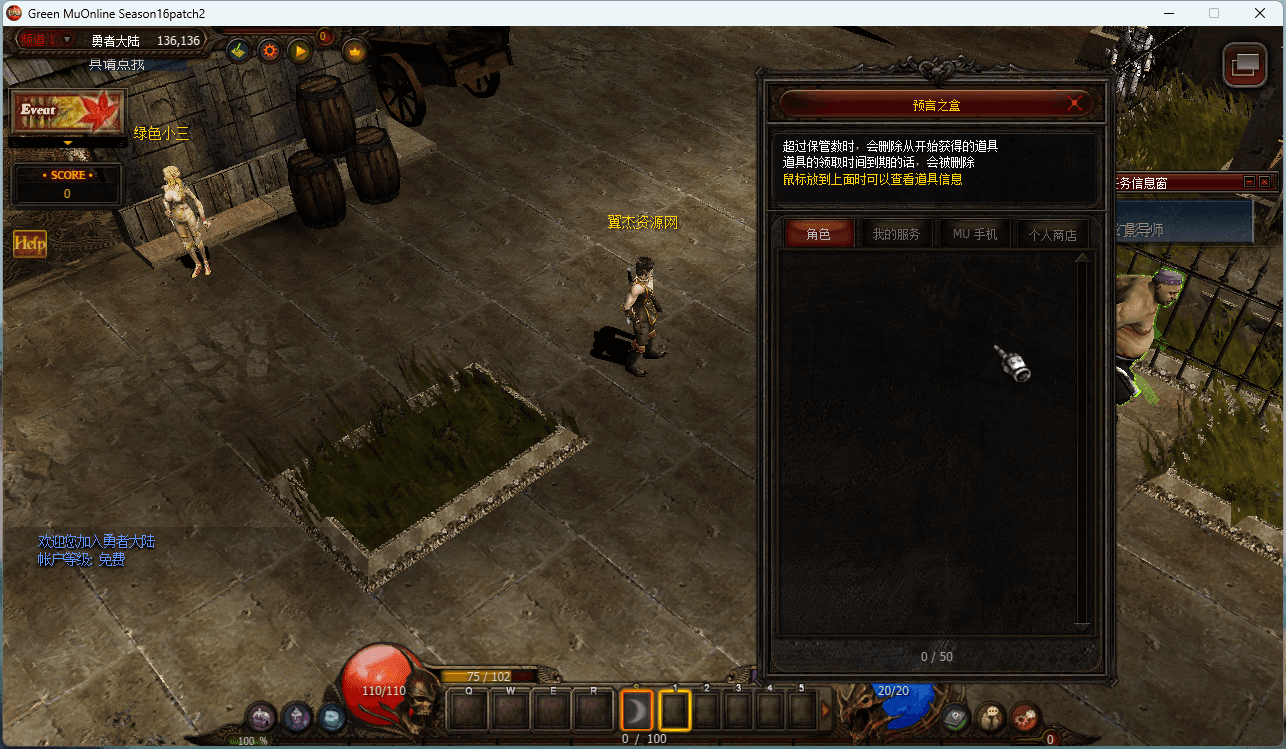Close the 预言之盒 window
The height and width of the screenshot is (749, 1286).
[1074, 103]
